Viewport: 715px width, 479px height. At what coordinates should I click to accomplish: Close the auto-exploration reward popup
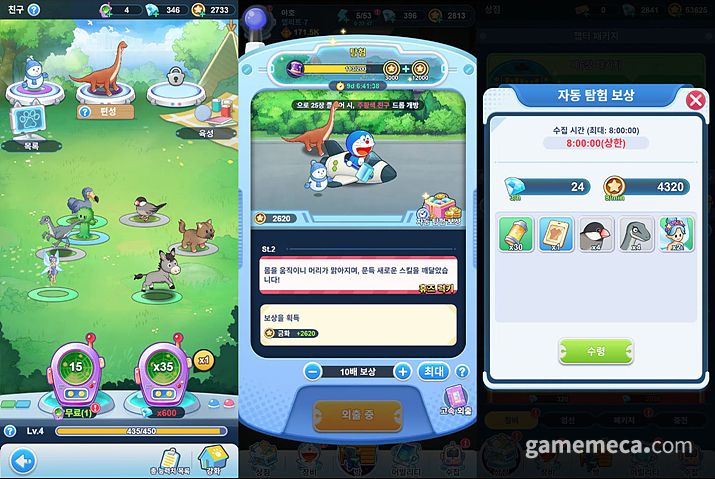[x=695, y=99]
